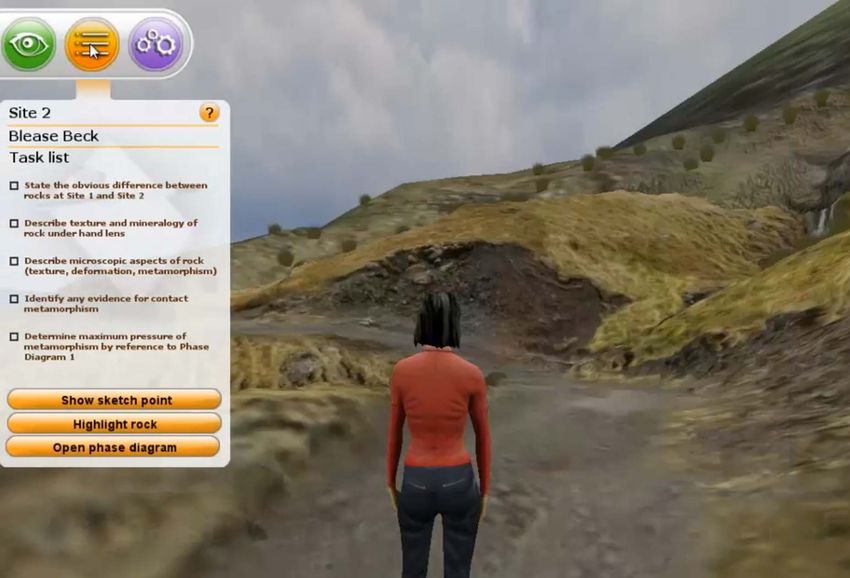Check the maximum pressure of metamorphism task

click(x=14, y=337)
